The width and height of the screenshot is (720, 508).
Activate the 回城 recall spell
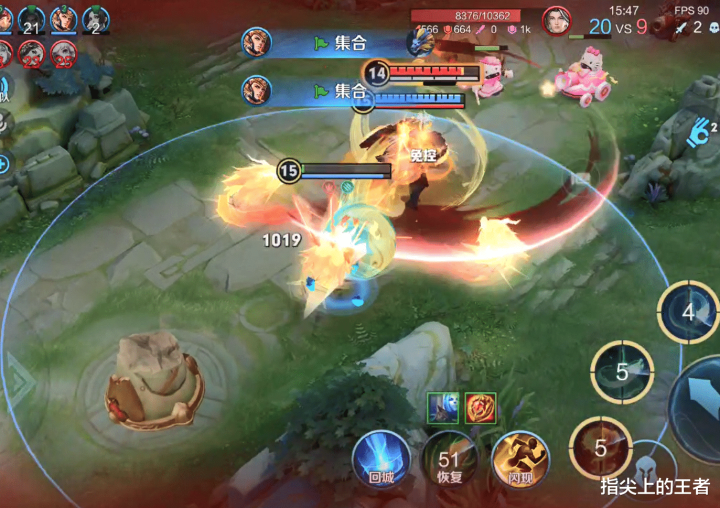pyautogui.click(x=380, y=459)
